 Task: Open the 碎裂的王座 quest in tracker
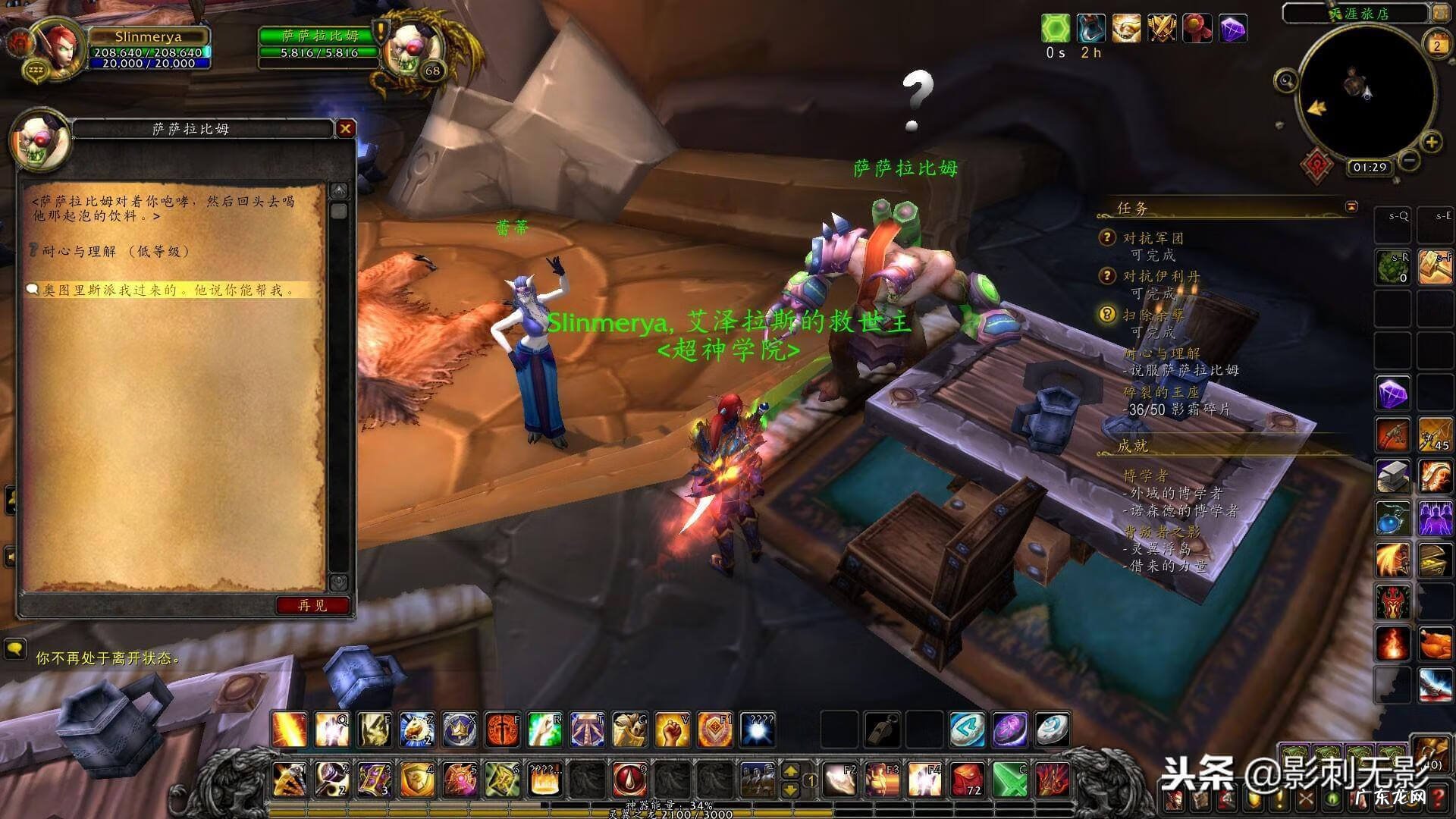pos(1161,392)
